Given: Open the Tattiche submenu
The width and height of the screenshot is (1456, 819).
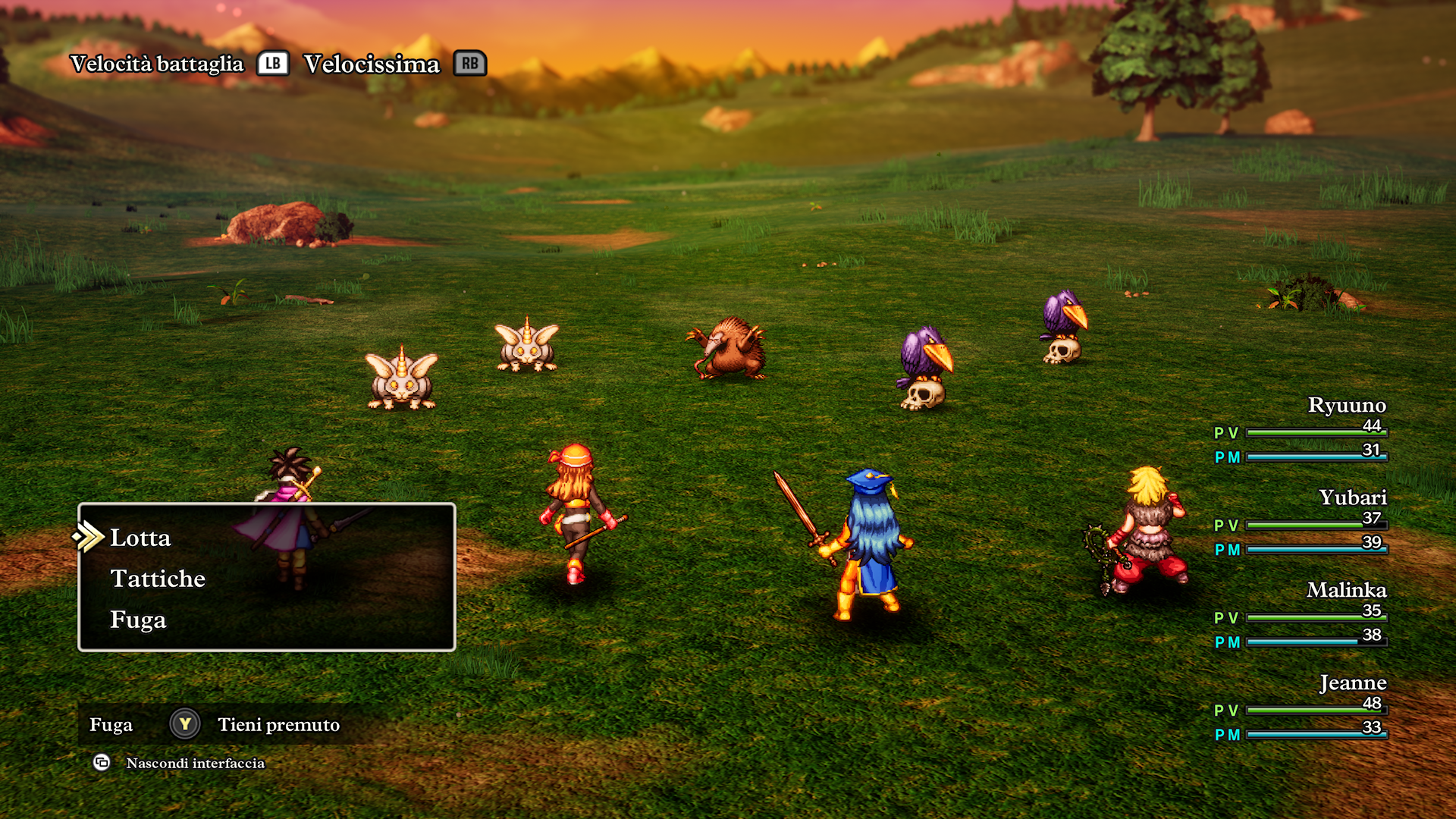Looking at the screenshot, I should click(158, 579).
